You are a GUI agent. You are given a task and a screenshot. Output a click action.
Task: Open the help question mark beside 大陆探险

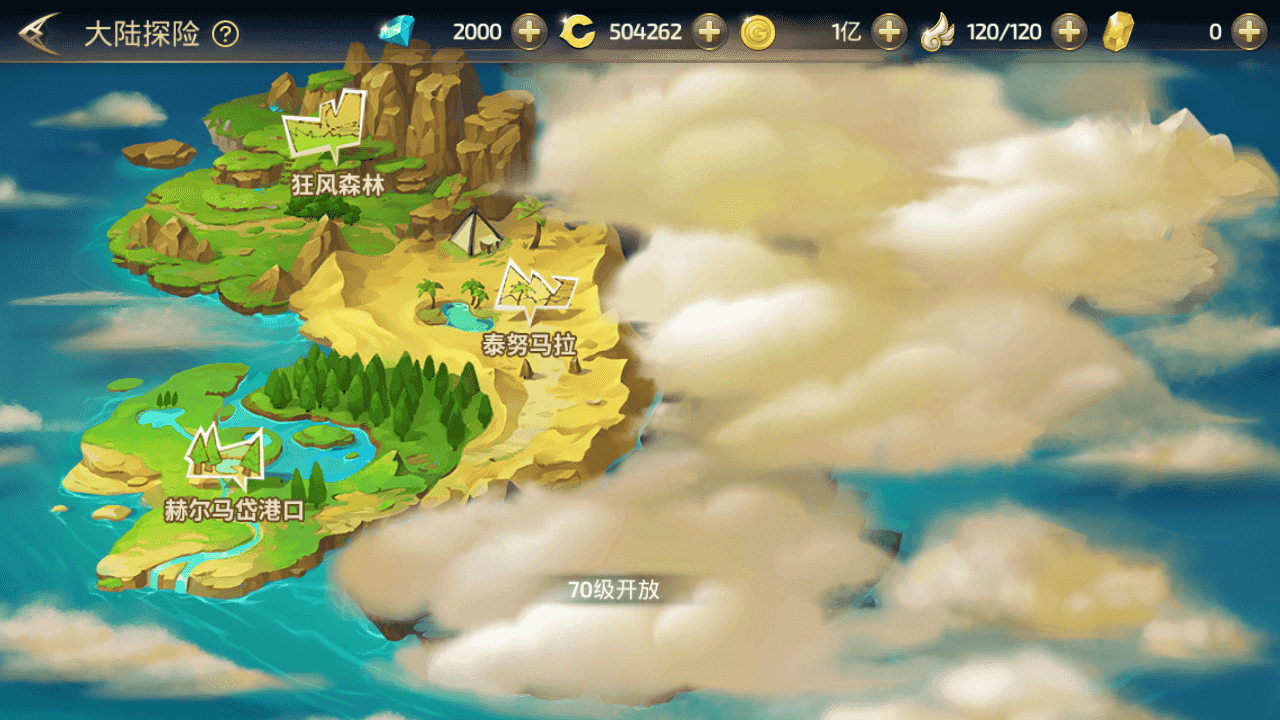click(226, 31)
